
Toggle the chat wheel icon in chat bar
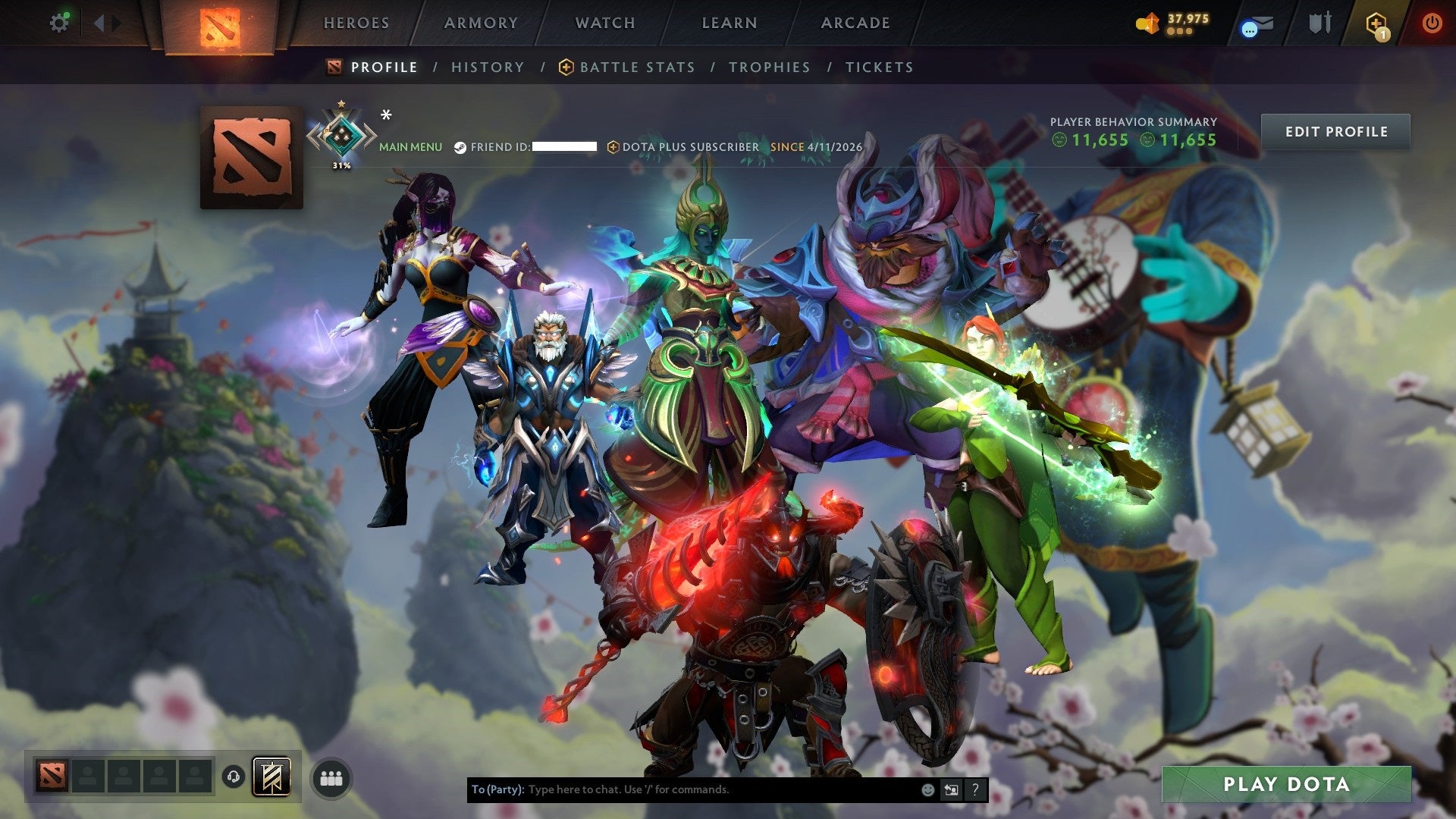tap(951, 789)
